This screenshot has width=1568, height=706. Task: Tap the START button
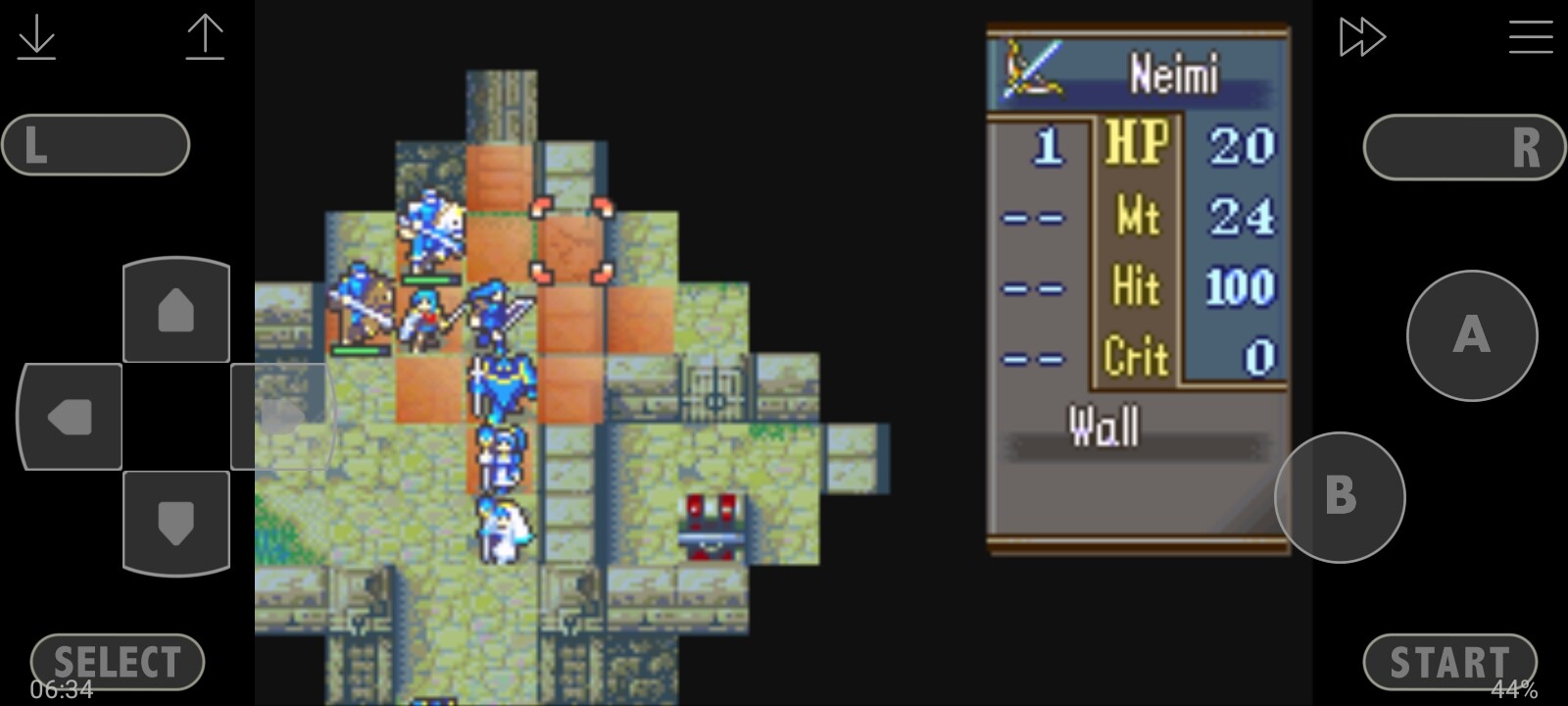coord(1449,662)
